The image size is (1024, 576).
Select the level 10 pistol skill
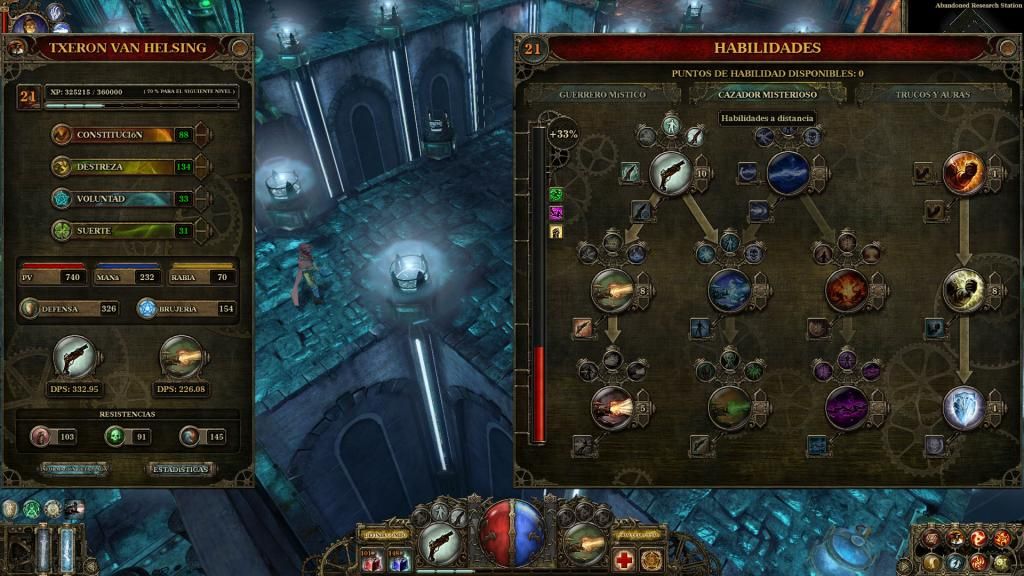coord(670,172)
